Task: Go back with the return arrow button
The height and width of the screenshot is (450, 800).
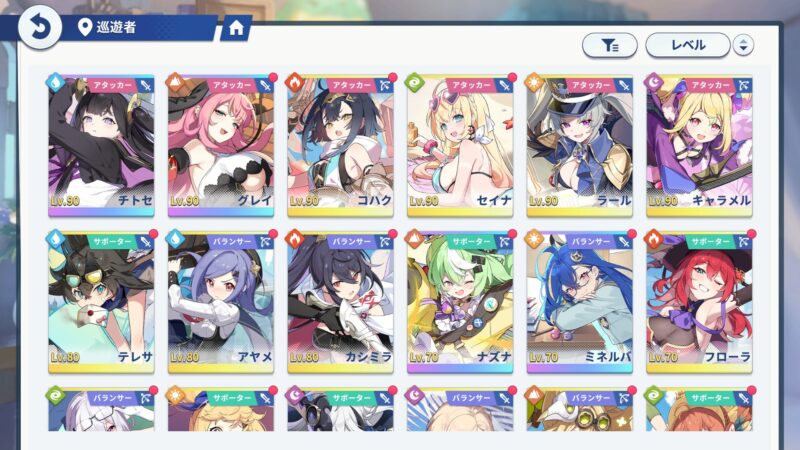Action: (x=38, y=27)
